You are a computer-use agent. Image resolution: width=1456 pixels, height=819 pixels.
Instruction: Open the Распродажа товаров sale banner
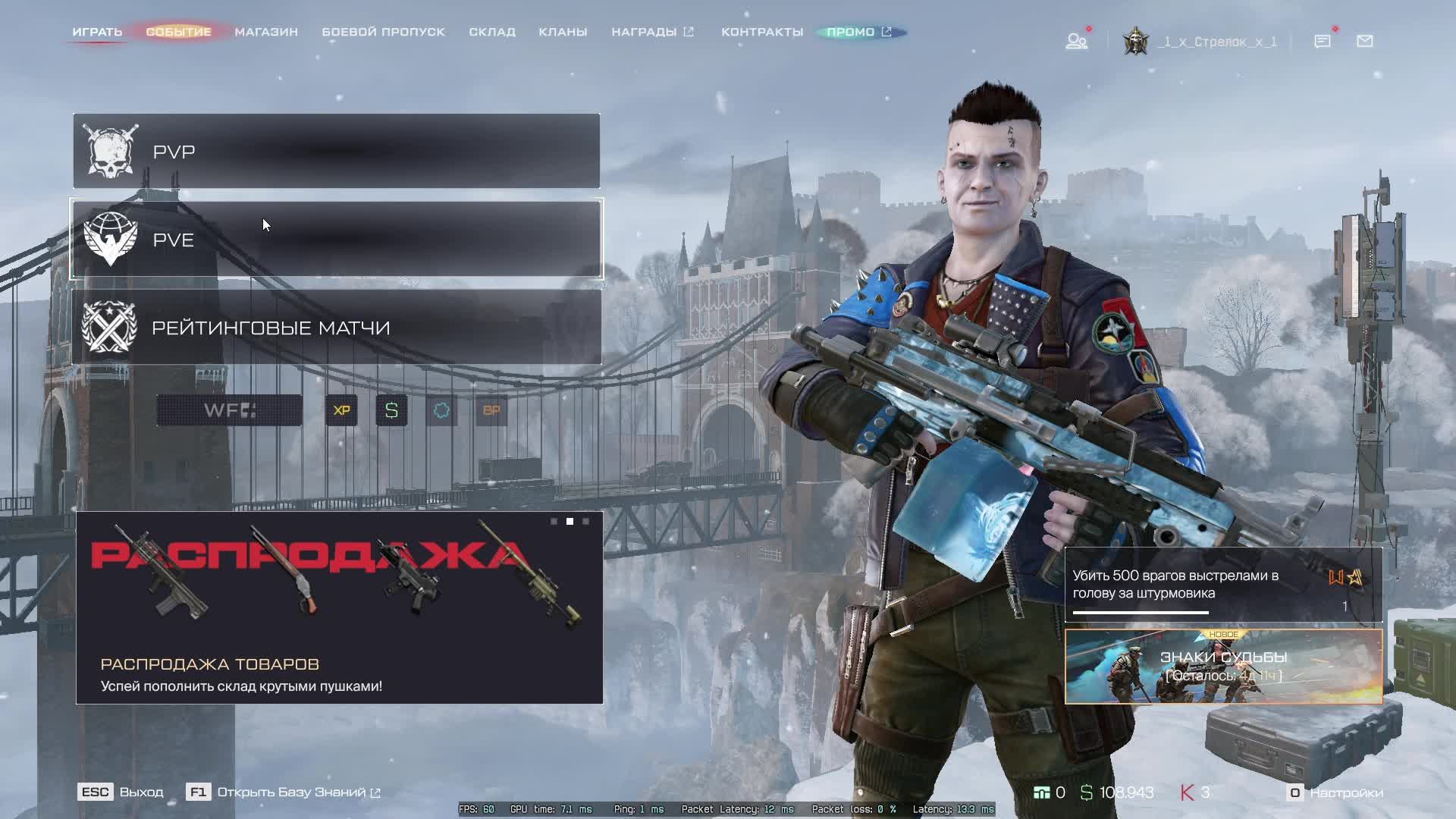click(339, 607)
